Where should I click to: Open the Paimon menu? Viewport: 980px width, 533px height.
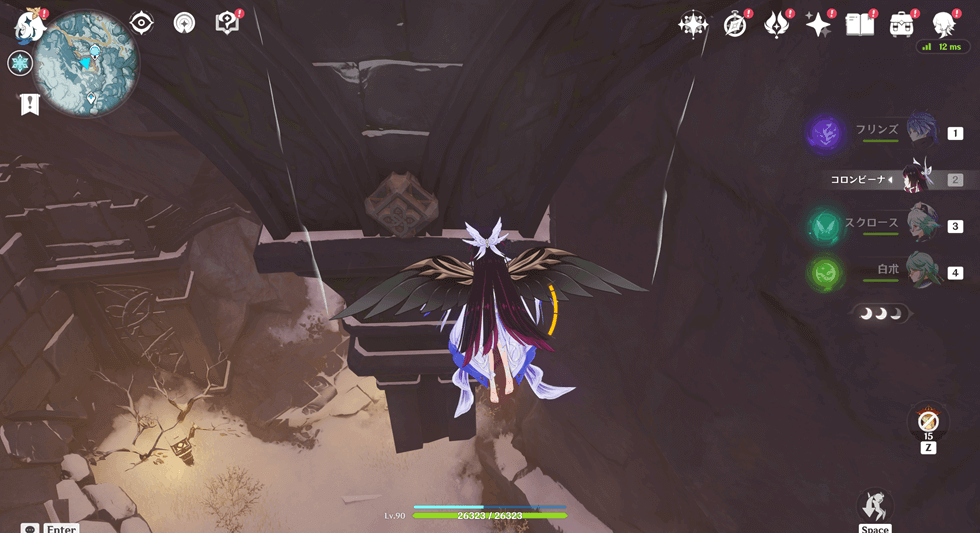pos(30,25)
